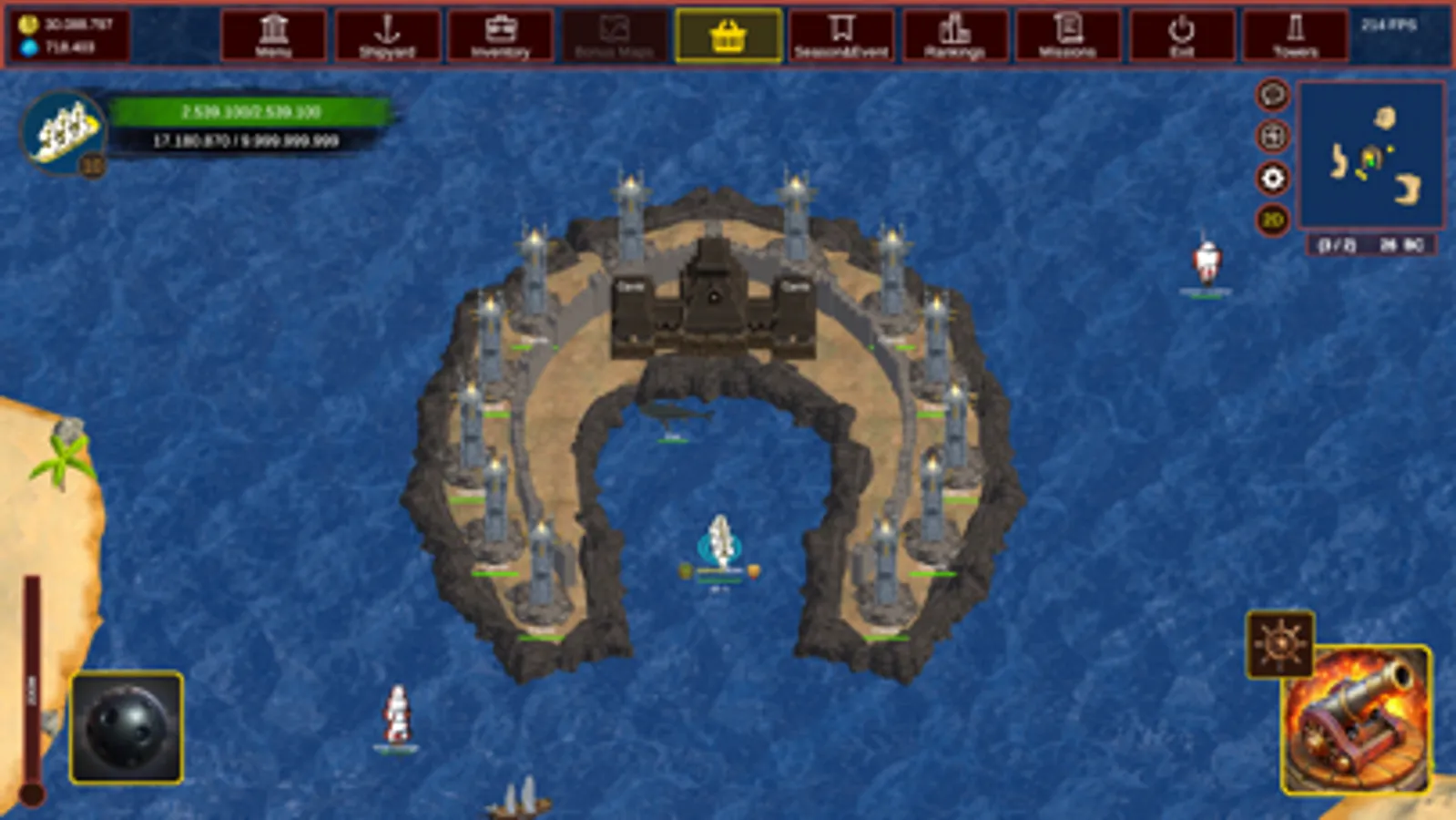Open the settings gear on the right sidebar

1272,179
